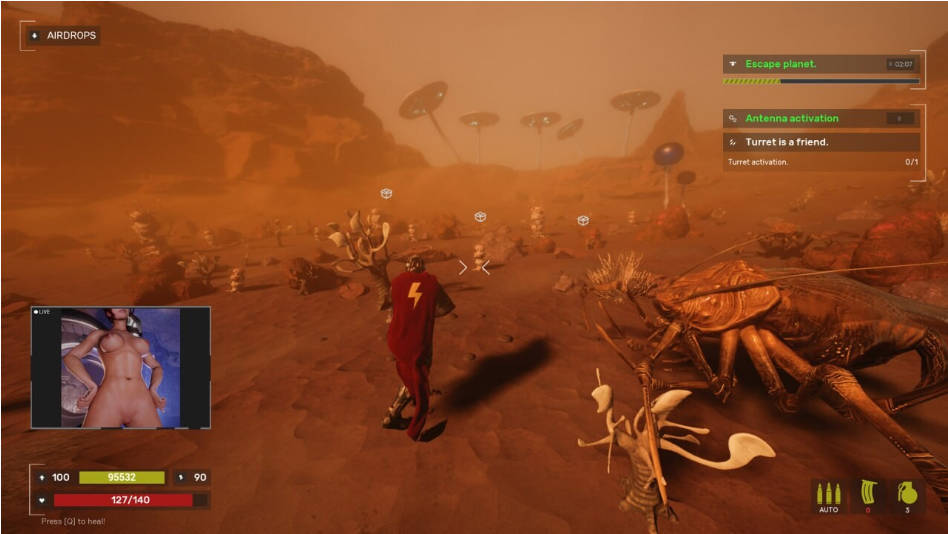This screenshot has height=534, width=948.
Task: Select the ammo magazine icon
Action: (x=867, y=496)
